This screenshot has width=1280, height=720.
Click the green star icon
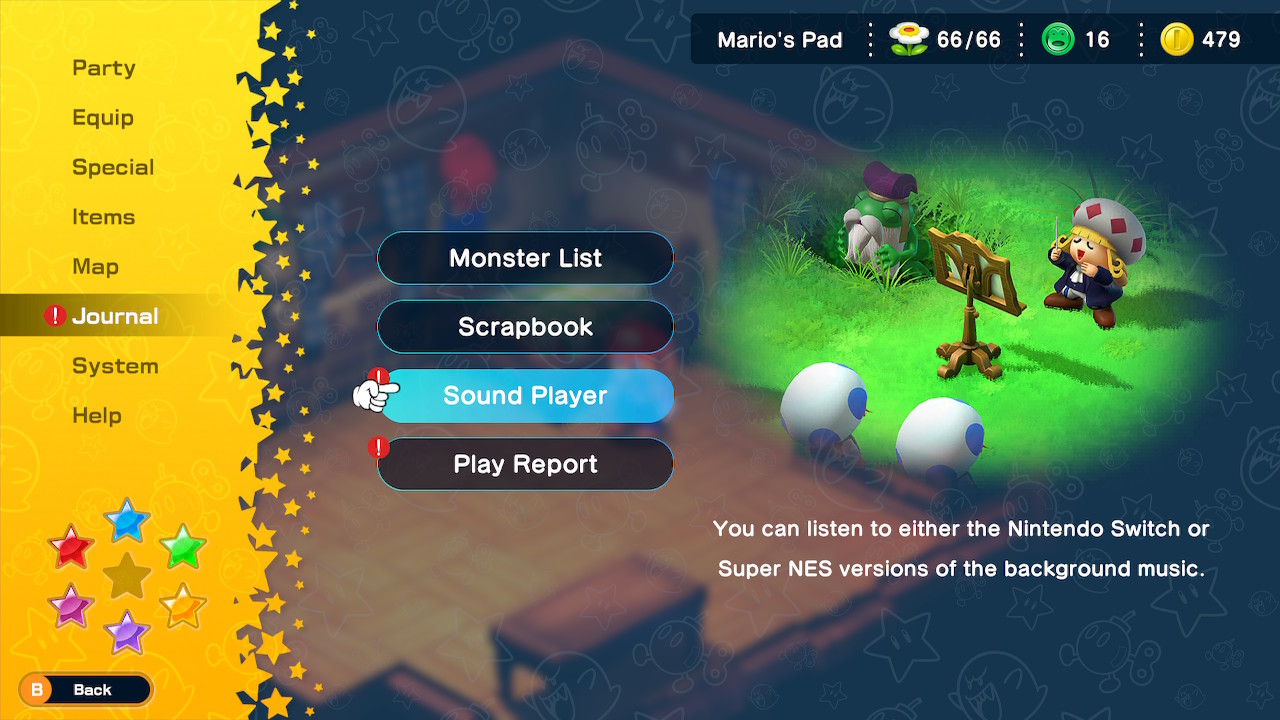(183, 547)
